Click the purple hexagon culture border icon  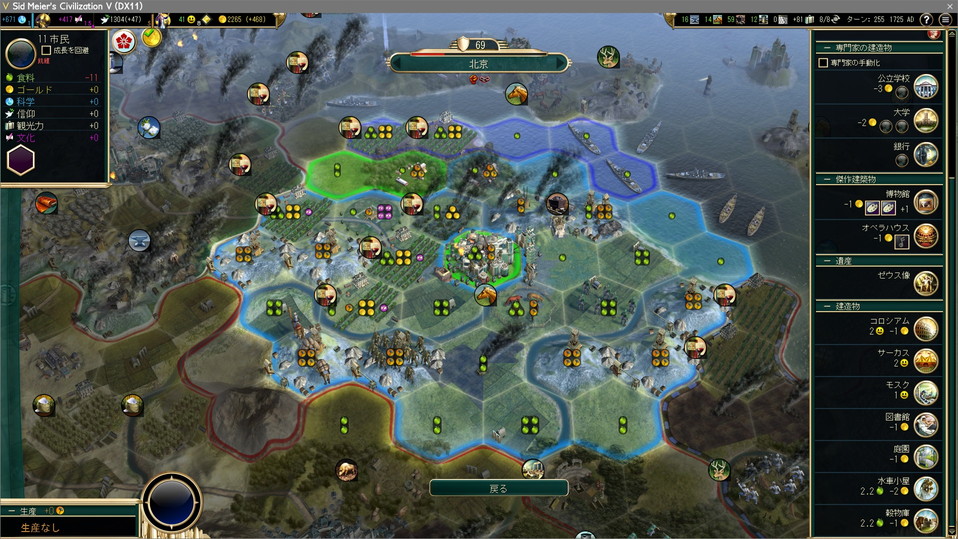21,160
